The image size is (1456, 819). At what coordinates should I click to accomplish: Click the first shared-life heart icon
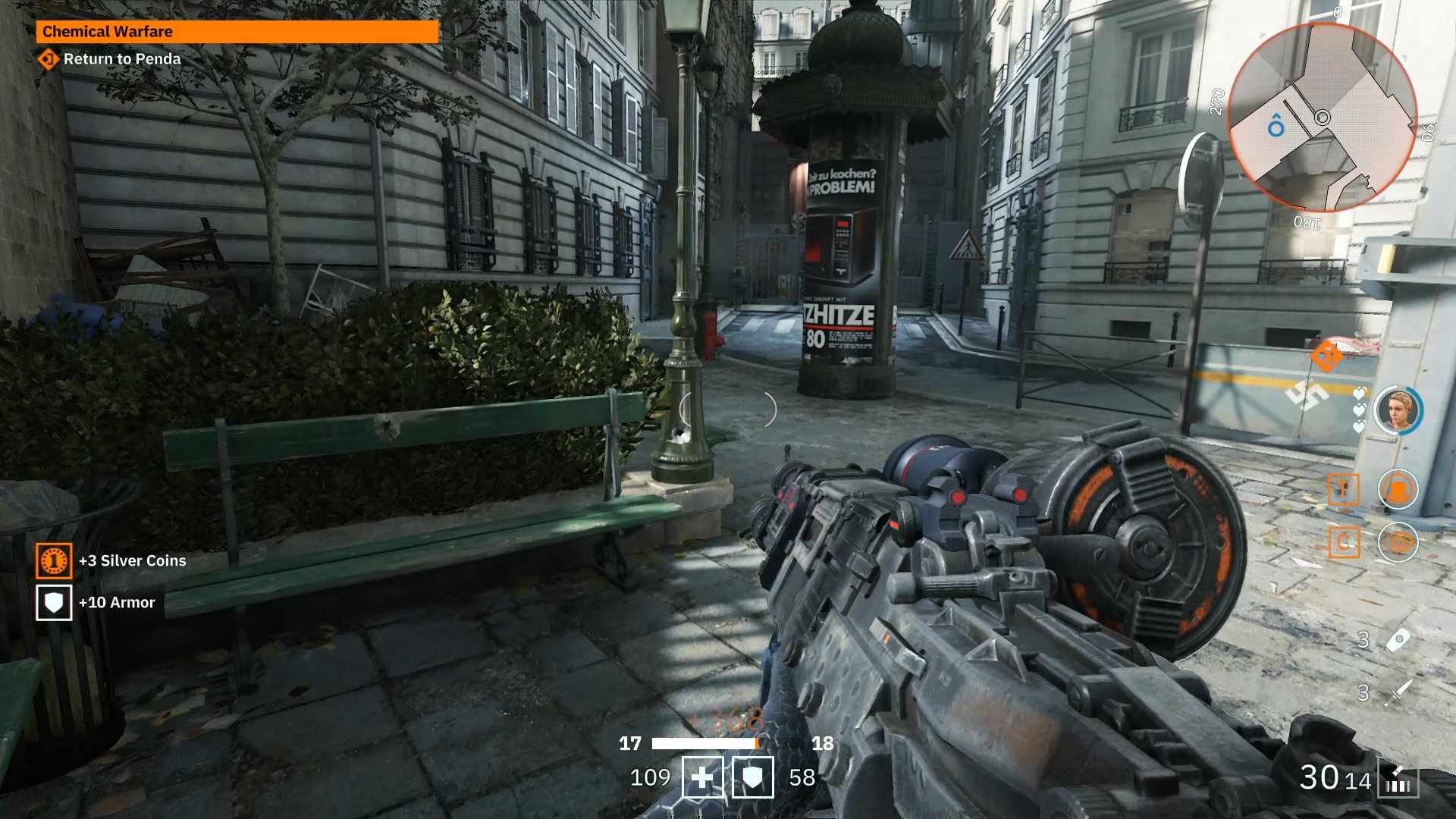point(1358,392)
